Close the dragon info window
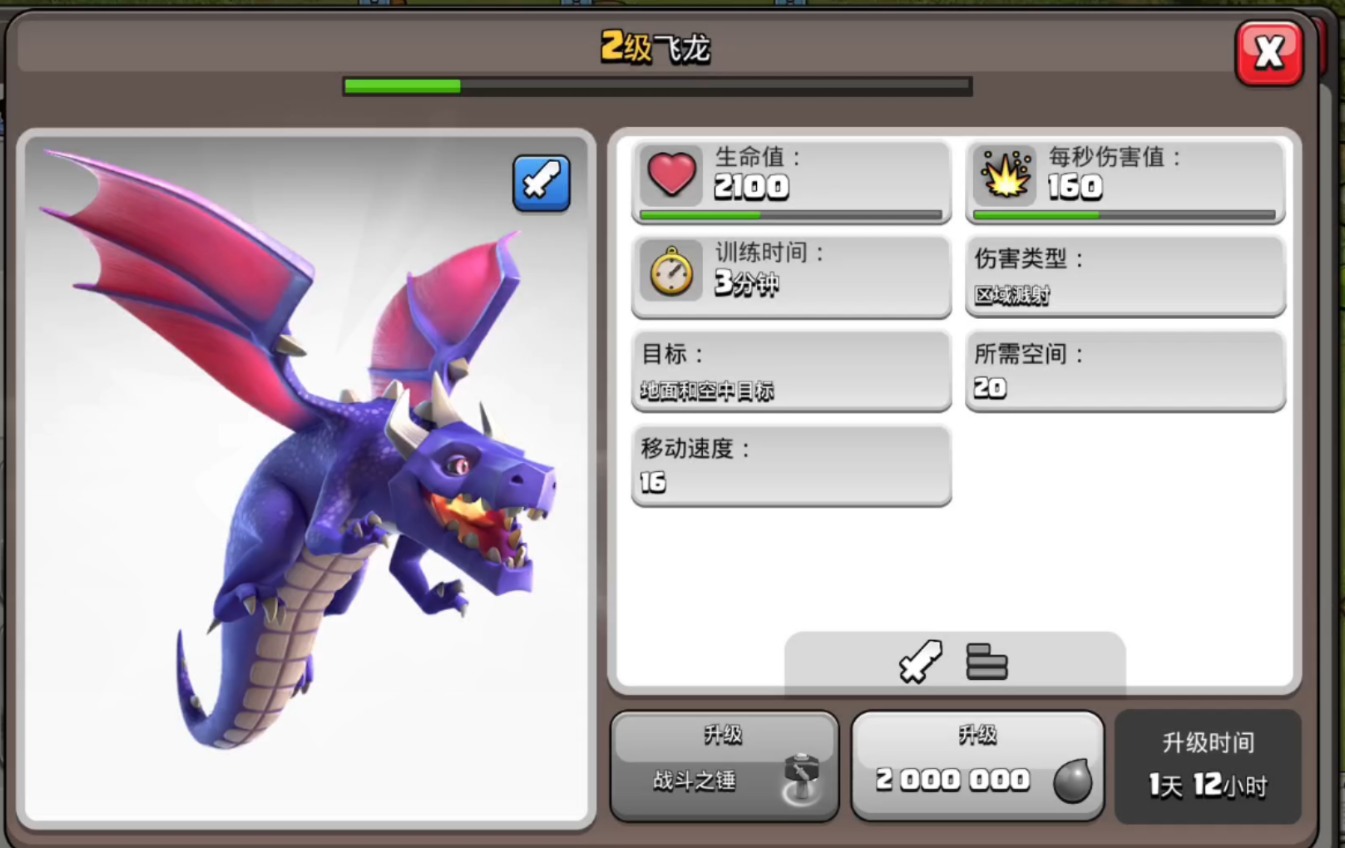1345x848 pixels. [x=1269, y=53]
